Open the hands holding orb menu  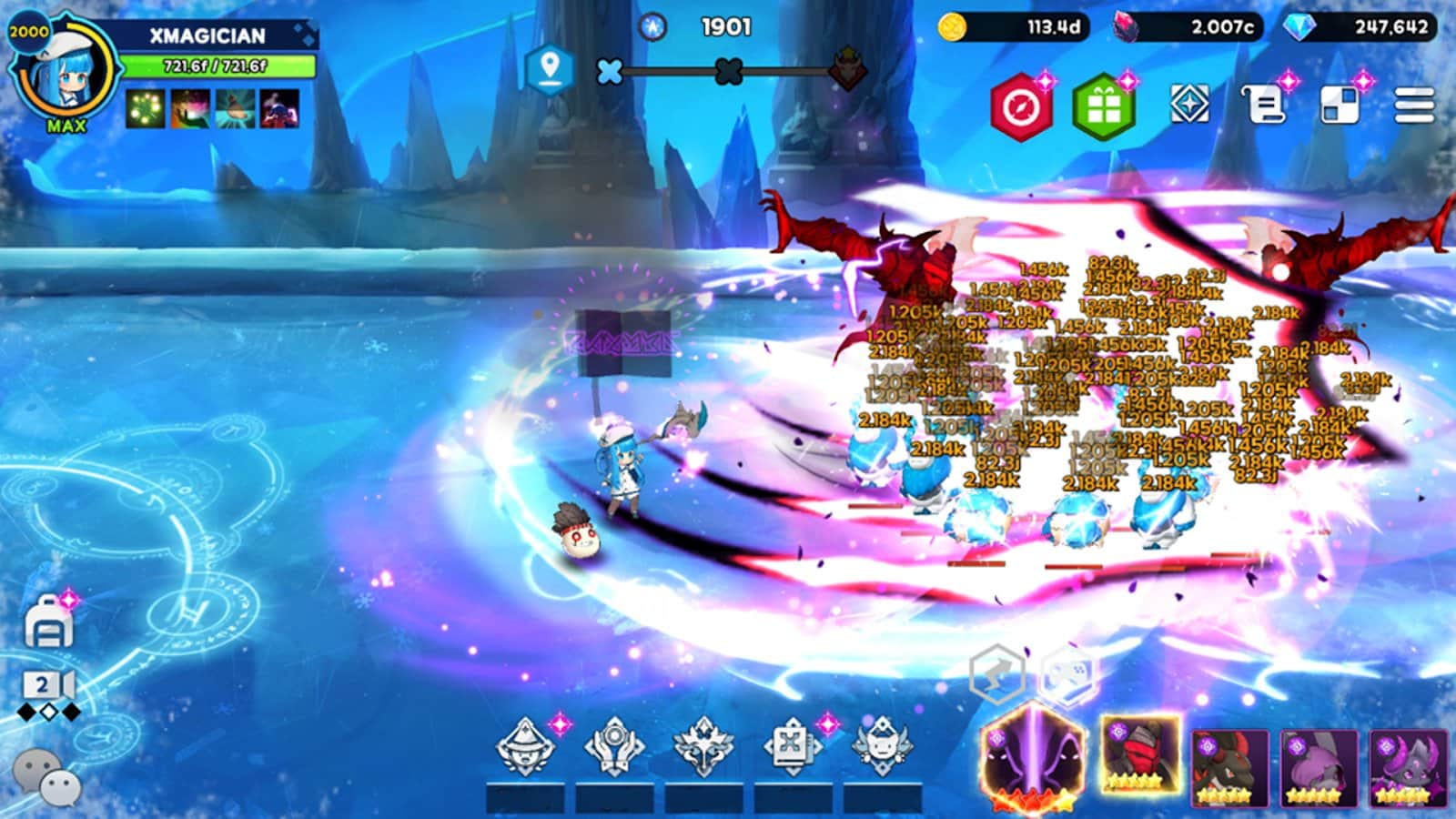click(x=614, y=747)
